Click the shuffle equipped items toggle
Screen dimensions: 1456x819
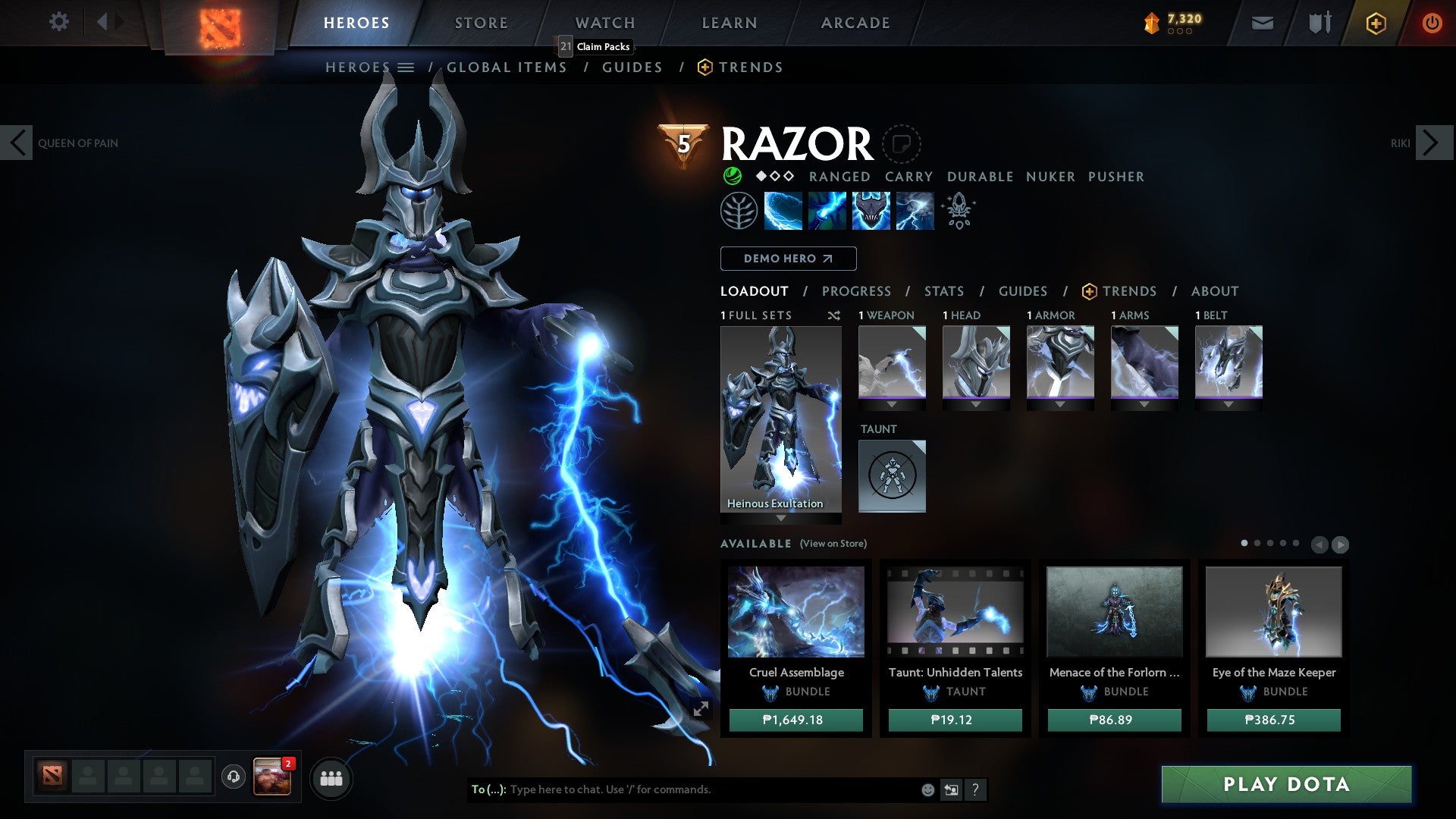coord(834,315)
